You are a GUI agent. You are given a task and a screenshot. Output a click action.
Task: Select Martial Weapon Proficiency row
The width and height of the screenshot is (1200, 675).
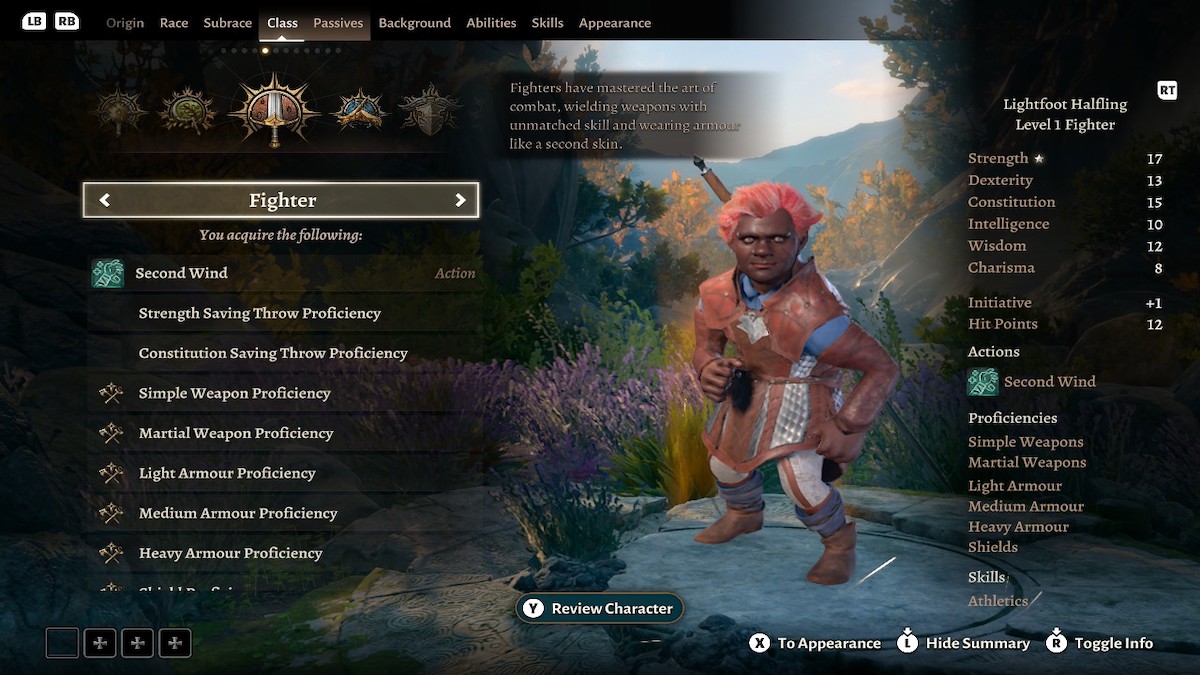(x=283, y=433)
